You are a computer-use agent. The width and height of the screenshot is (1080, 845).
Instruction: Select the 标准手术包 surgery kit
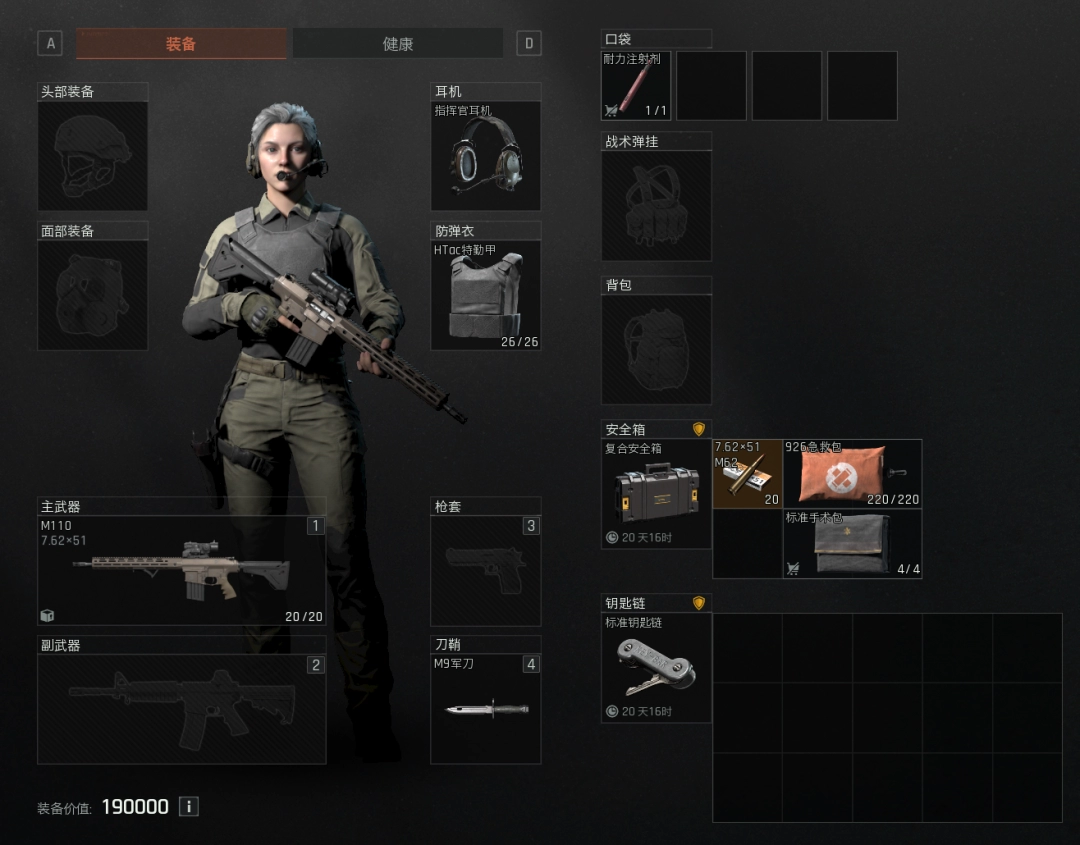point(852,544)
